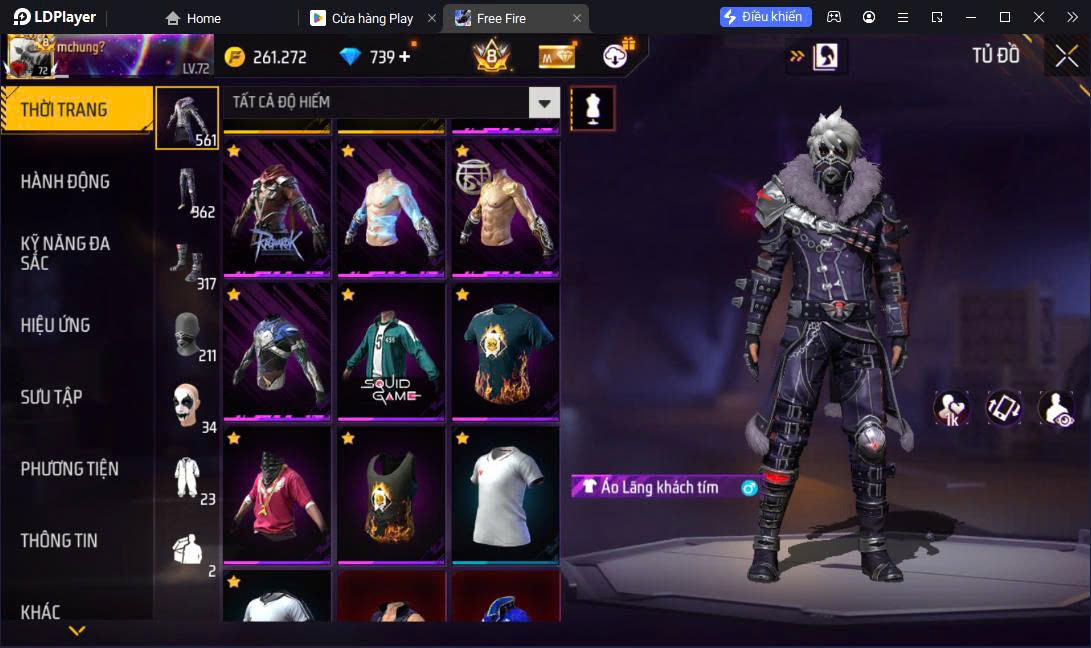Select the Hiệu Ứng category
The image size is (1091, 648).
(x=56, y=325)
